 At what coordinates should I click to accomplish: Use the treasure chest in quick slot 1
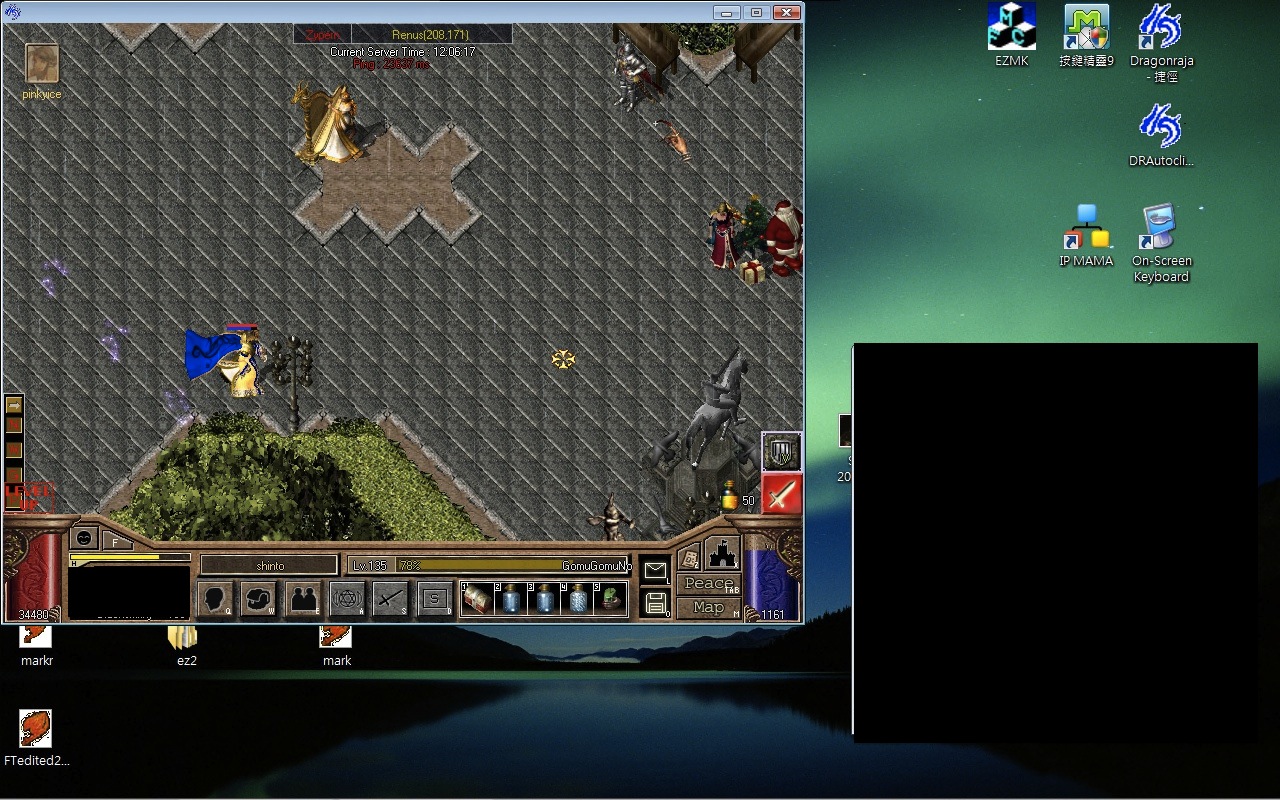tap(476, 599)
